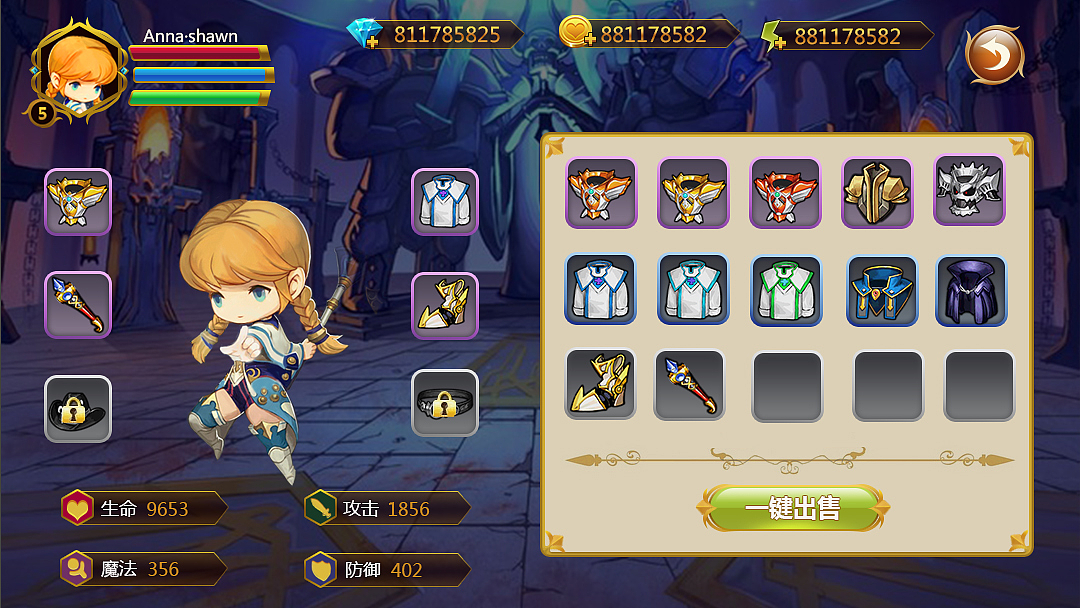Pick the golden boots in the inventory grid
The width and height of the screenshot is (1080, 608).
pyautogui.click(x=600, y=384)
